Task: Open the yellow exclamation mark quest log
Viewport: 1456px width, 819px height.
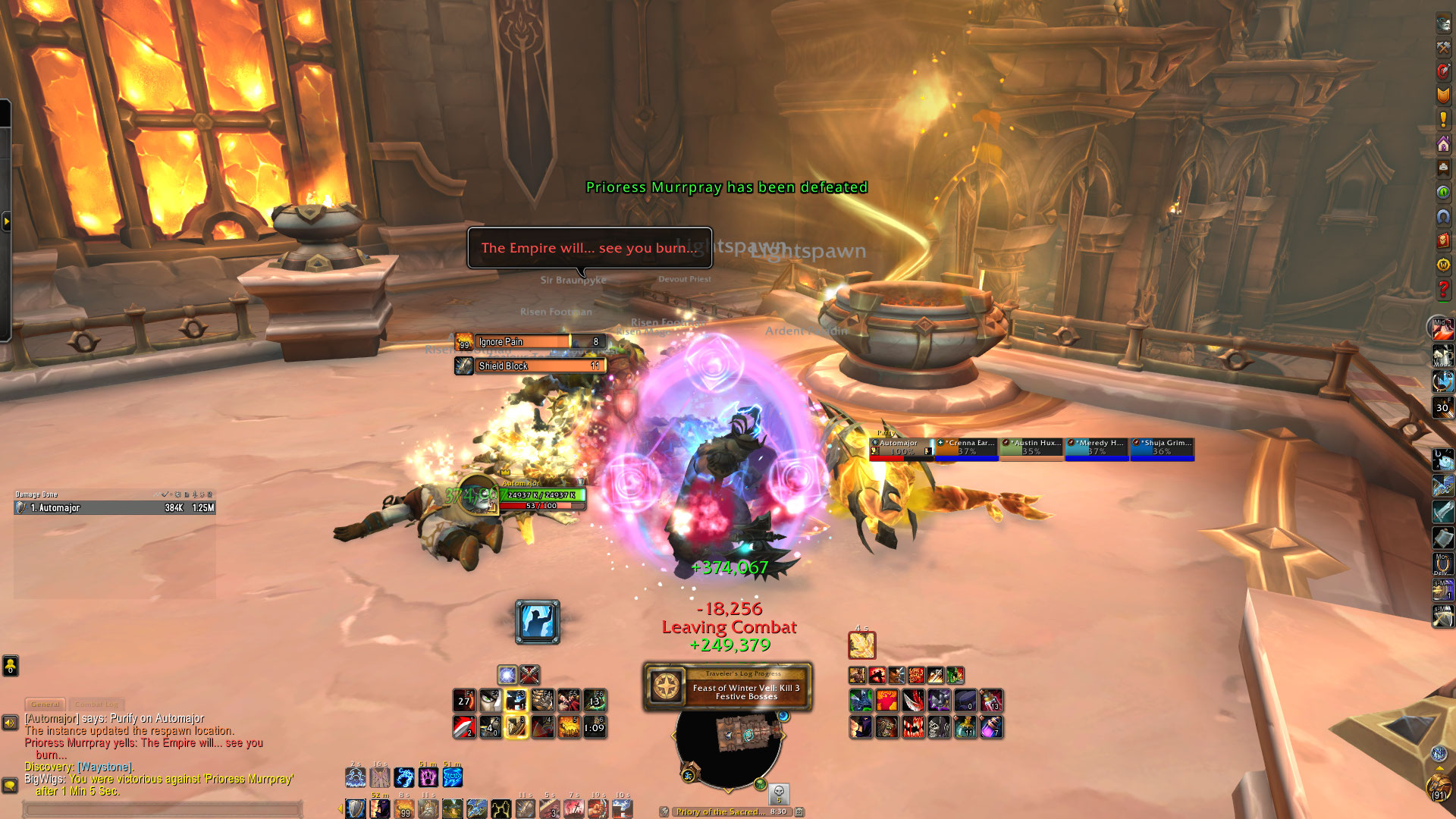Action: [x=1443, y=119]
